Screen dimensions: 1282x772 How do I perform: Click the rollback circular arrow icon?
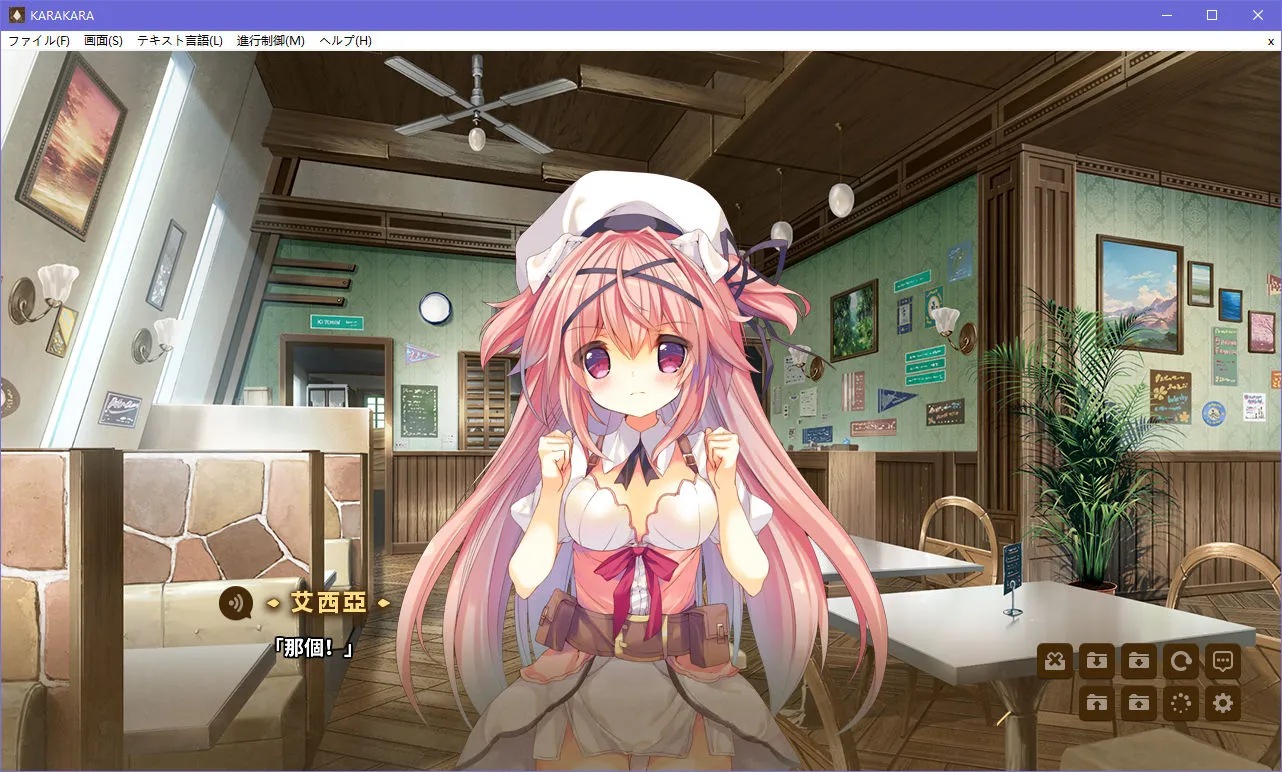pos(1180,661)
